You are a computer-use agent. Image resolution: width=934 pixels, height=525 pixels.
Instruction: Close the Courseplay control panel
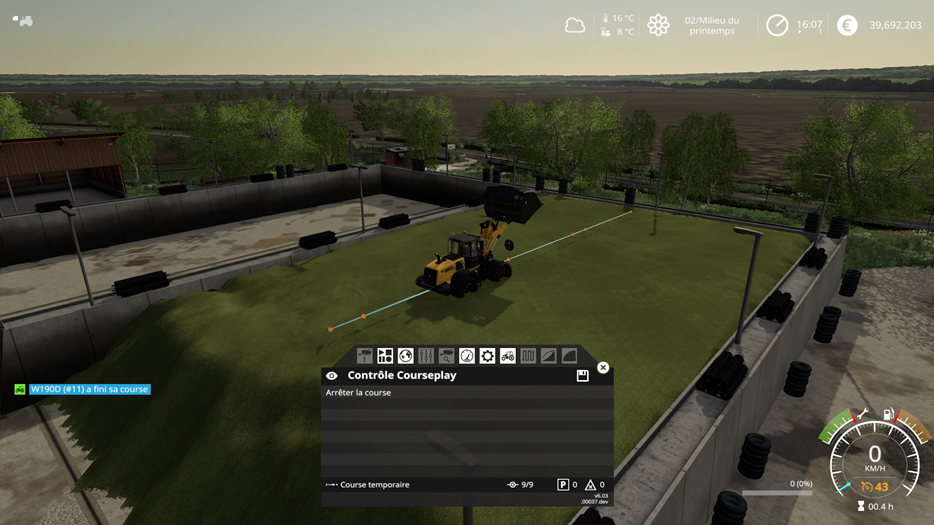click(603, 368)
